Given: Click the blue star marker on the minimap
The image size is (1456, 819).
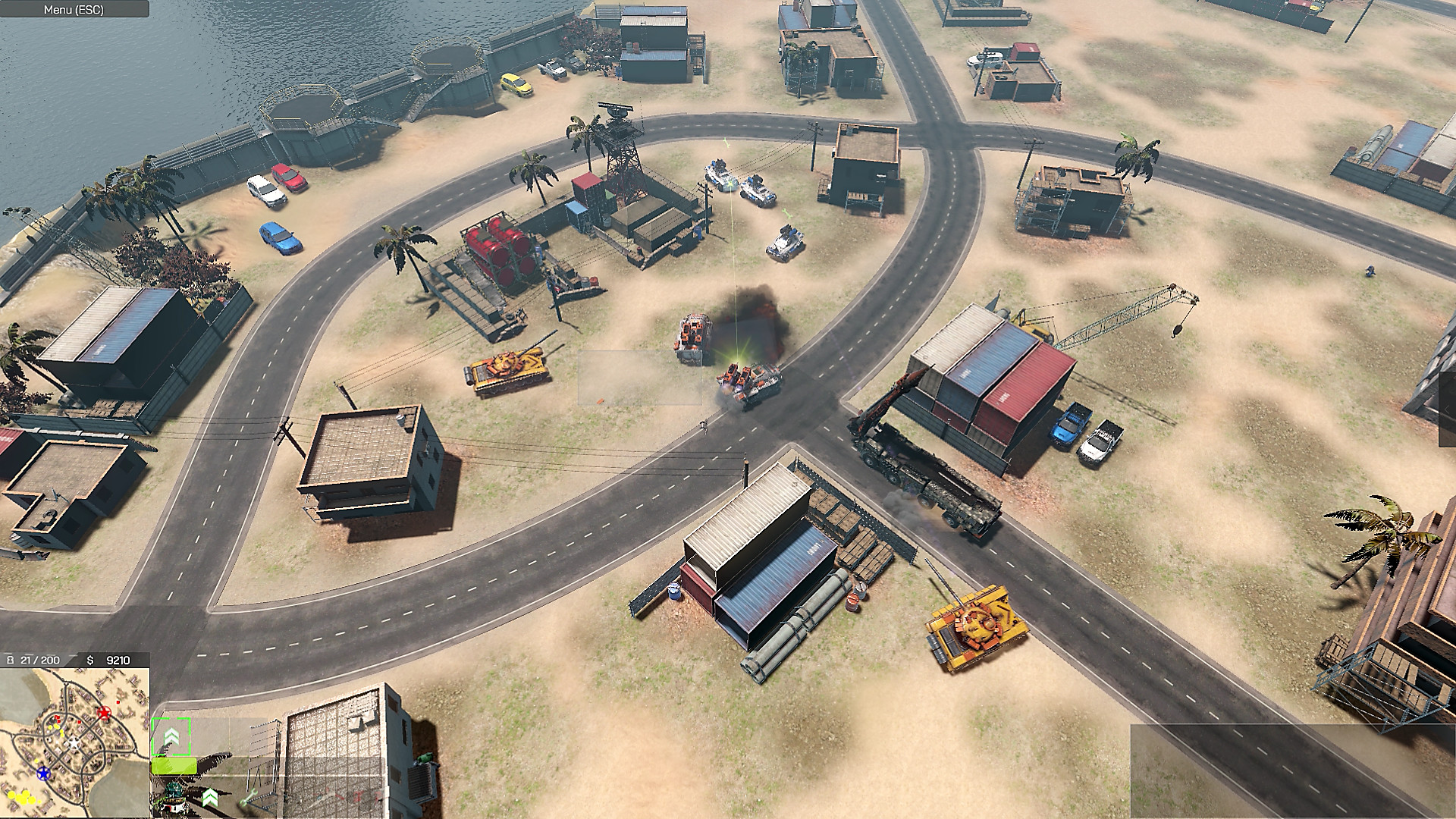Looking at the screenshot, I should click(44, 773).
